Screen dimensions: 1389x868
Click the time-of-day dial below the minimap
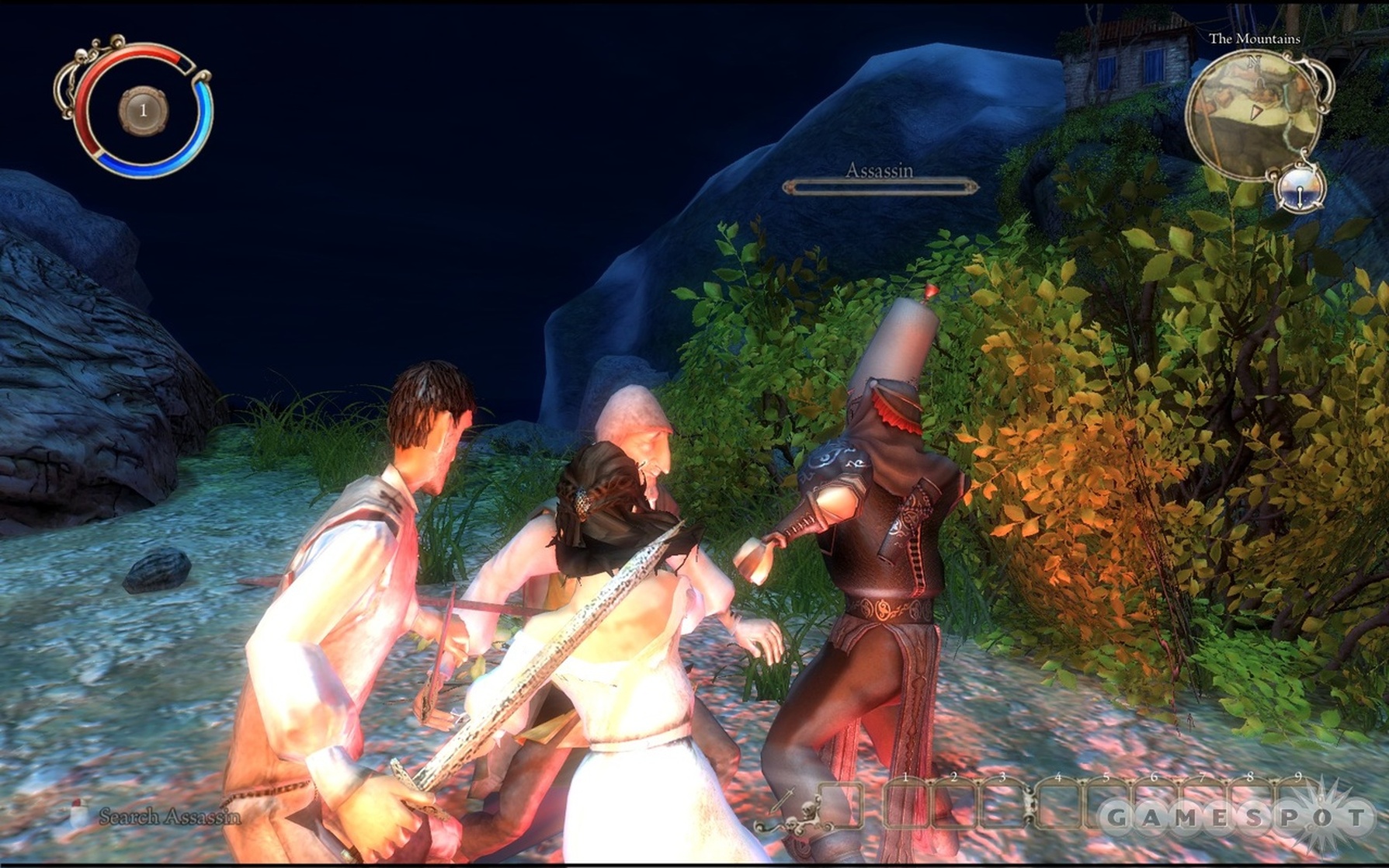[x=1300, y=189]
